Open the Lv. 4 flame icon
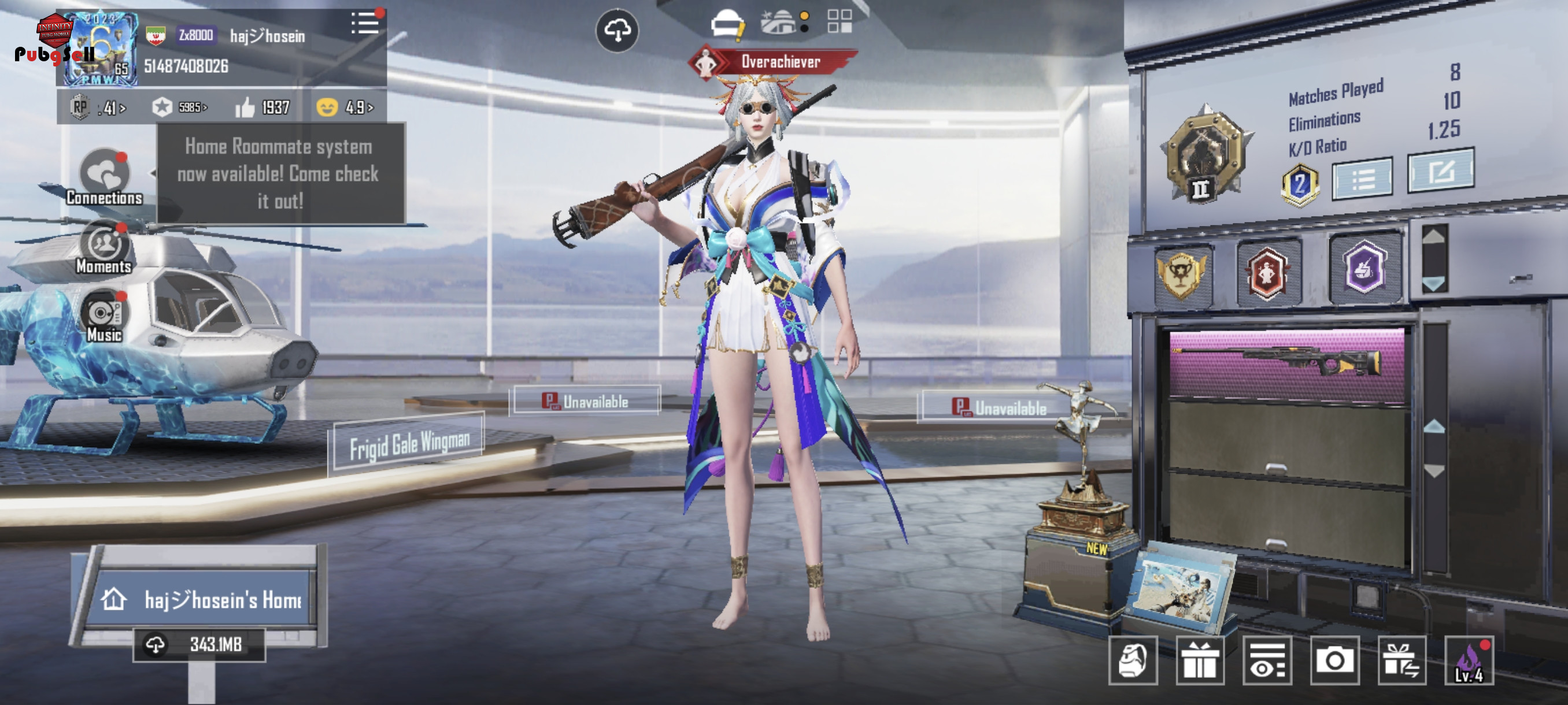The height and width of the screenshot is (705, 1568). (x=1468, y=661)
